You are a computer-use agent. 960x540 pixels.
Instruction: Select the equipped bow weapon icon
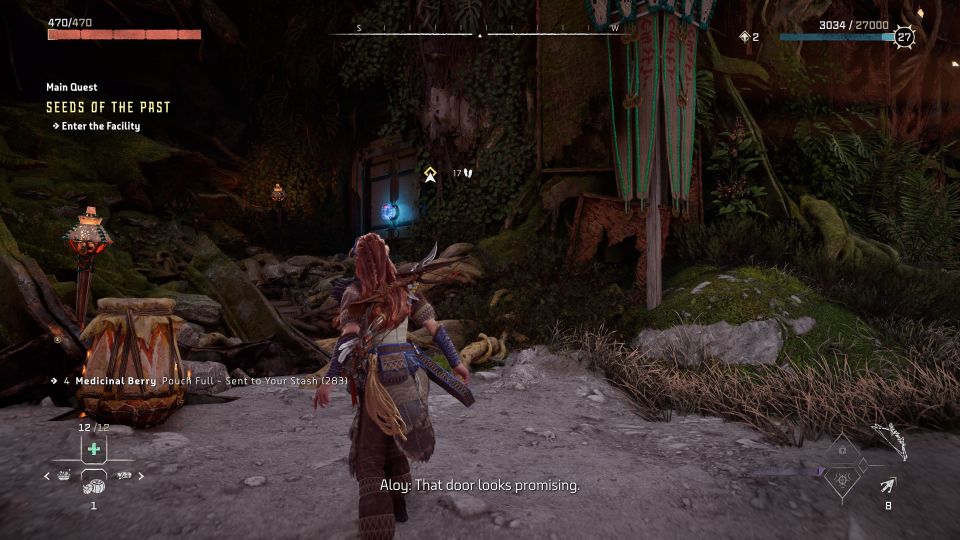point(889,441)
